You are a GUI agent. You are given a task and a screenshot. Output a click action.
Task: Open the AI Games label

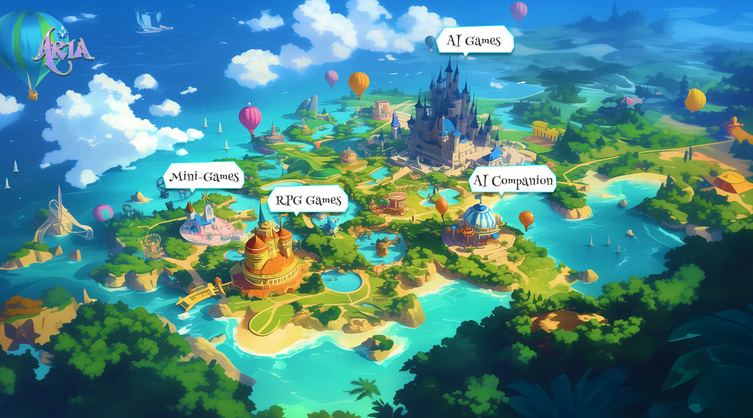pos(475,40)
